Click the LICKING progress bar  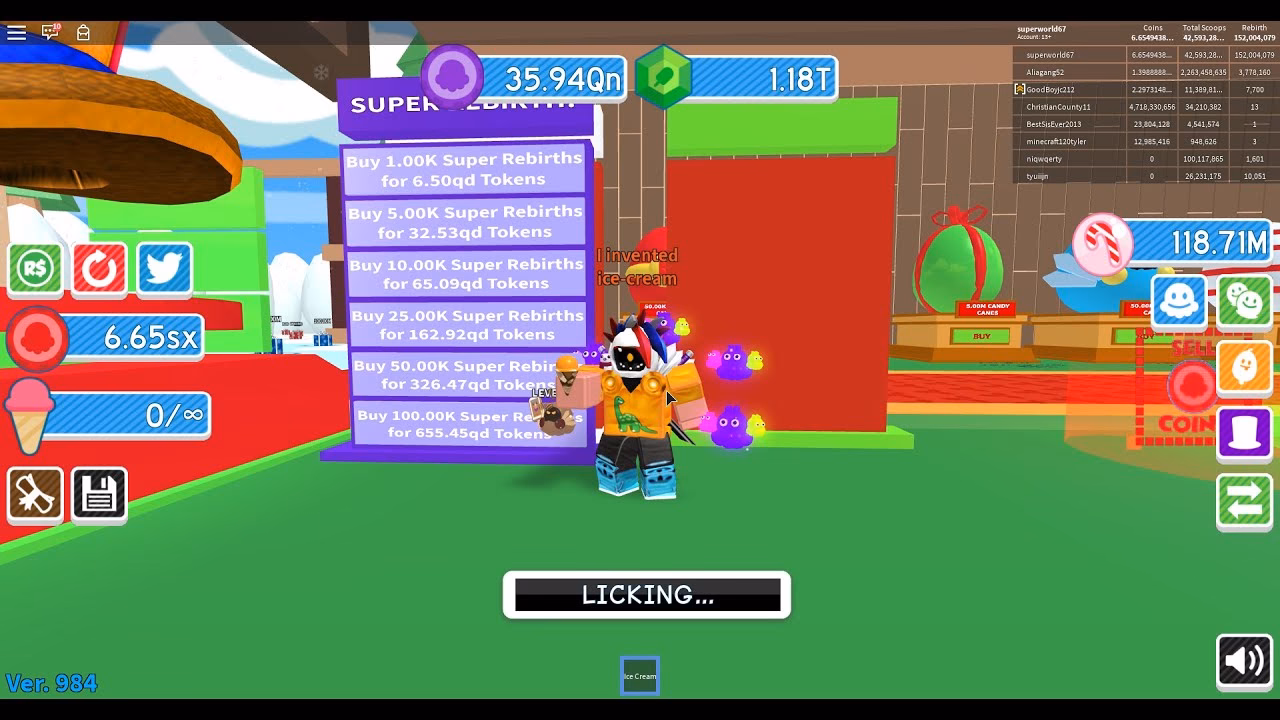click(646, 594)
